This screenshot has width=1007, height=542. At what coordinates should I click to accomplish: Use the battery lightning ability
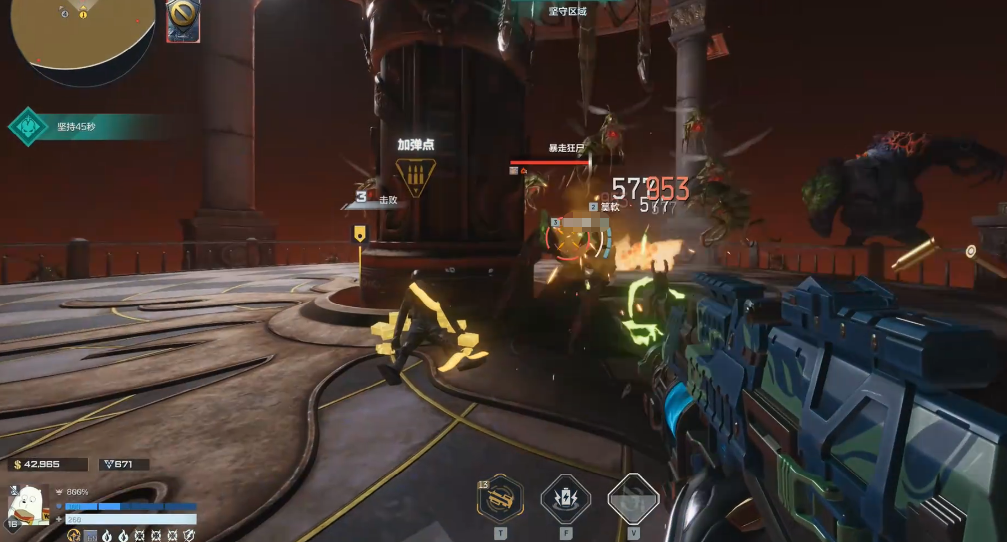point(565,497)
